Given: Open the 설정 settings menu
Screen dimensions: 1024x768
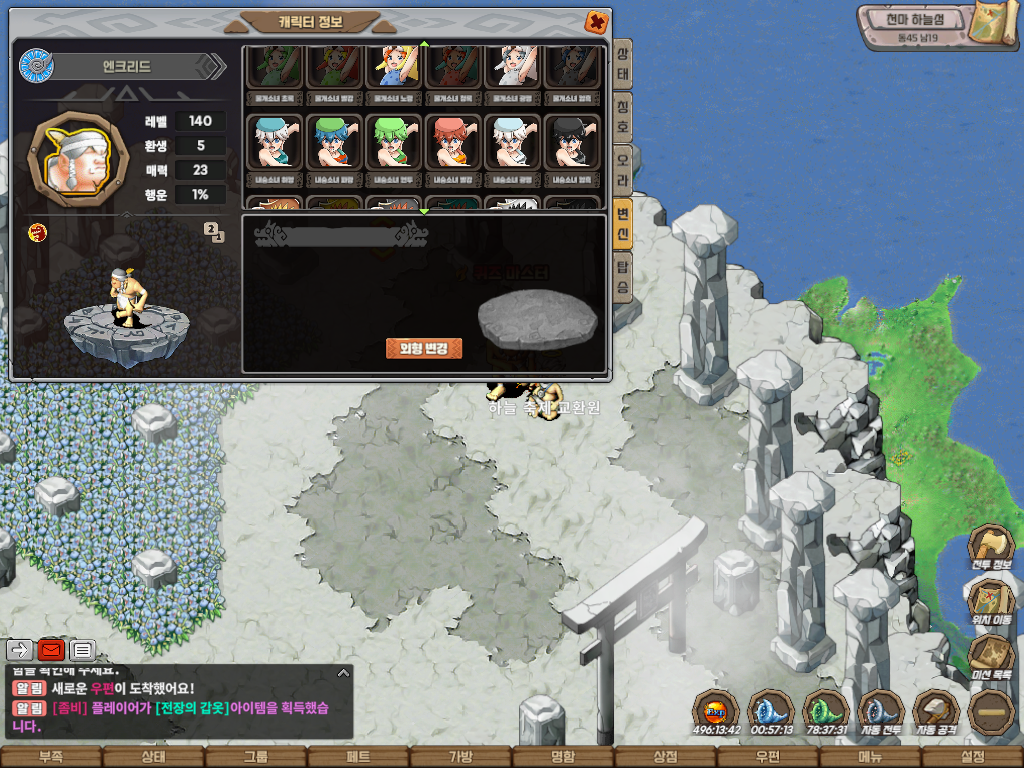Looking at the screenshot, I should coord(972,757).
